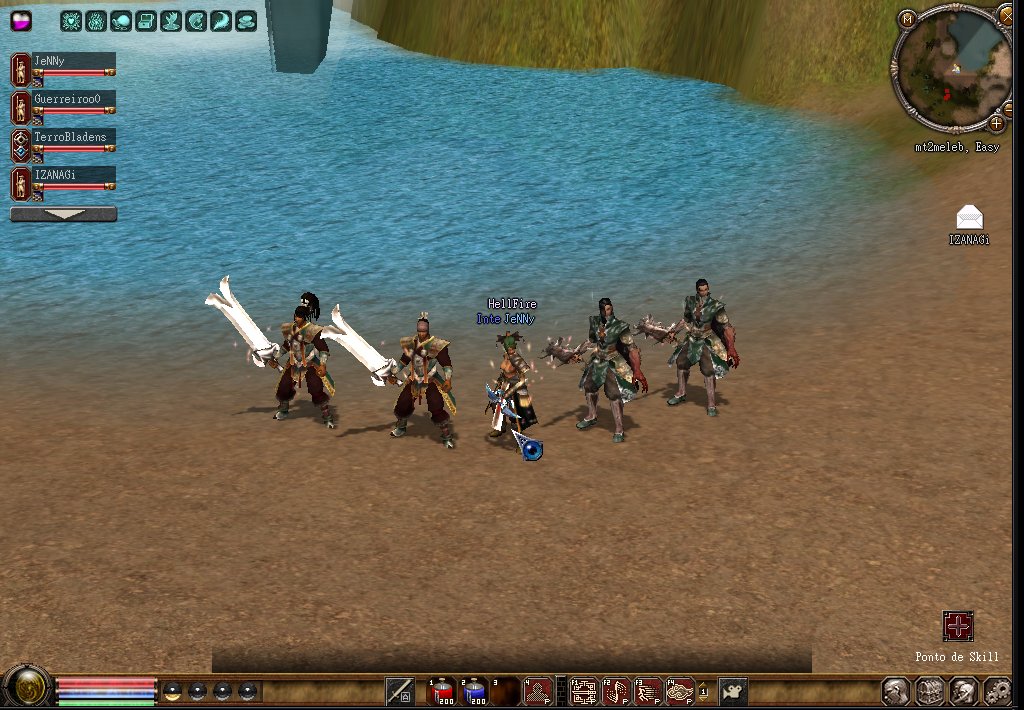Click the treasure chest buff icon

[145, 20]
